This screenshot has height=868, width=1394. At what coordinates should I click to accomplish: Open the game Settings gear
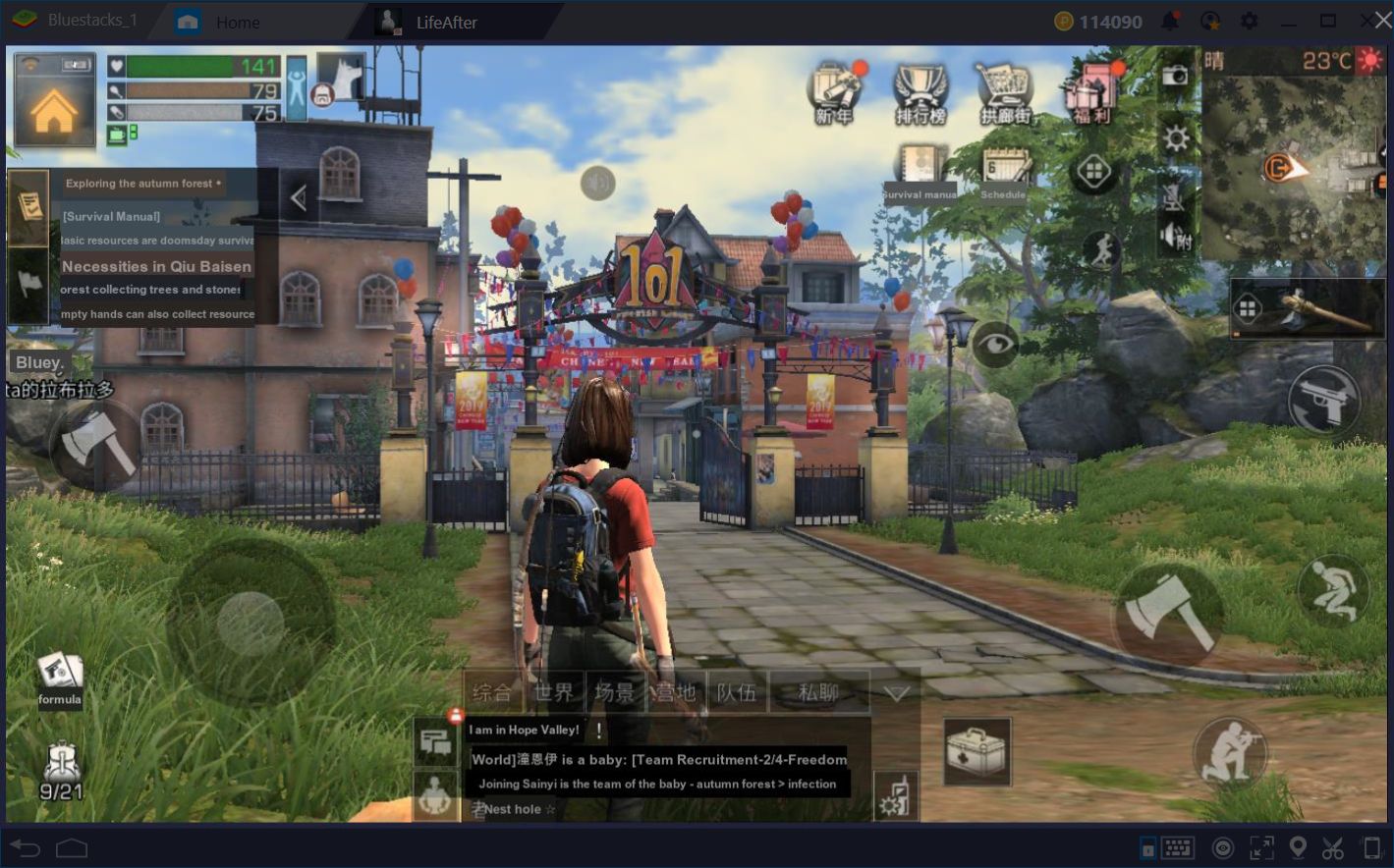click(x=1175, y=137)
